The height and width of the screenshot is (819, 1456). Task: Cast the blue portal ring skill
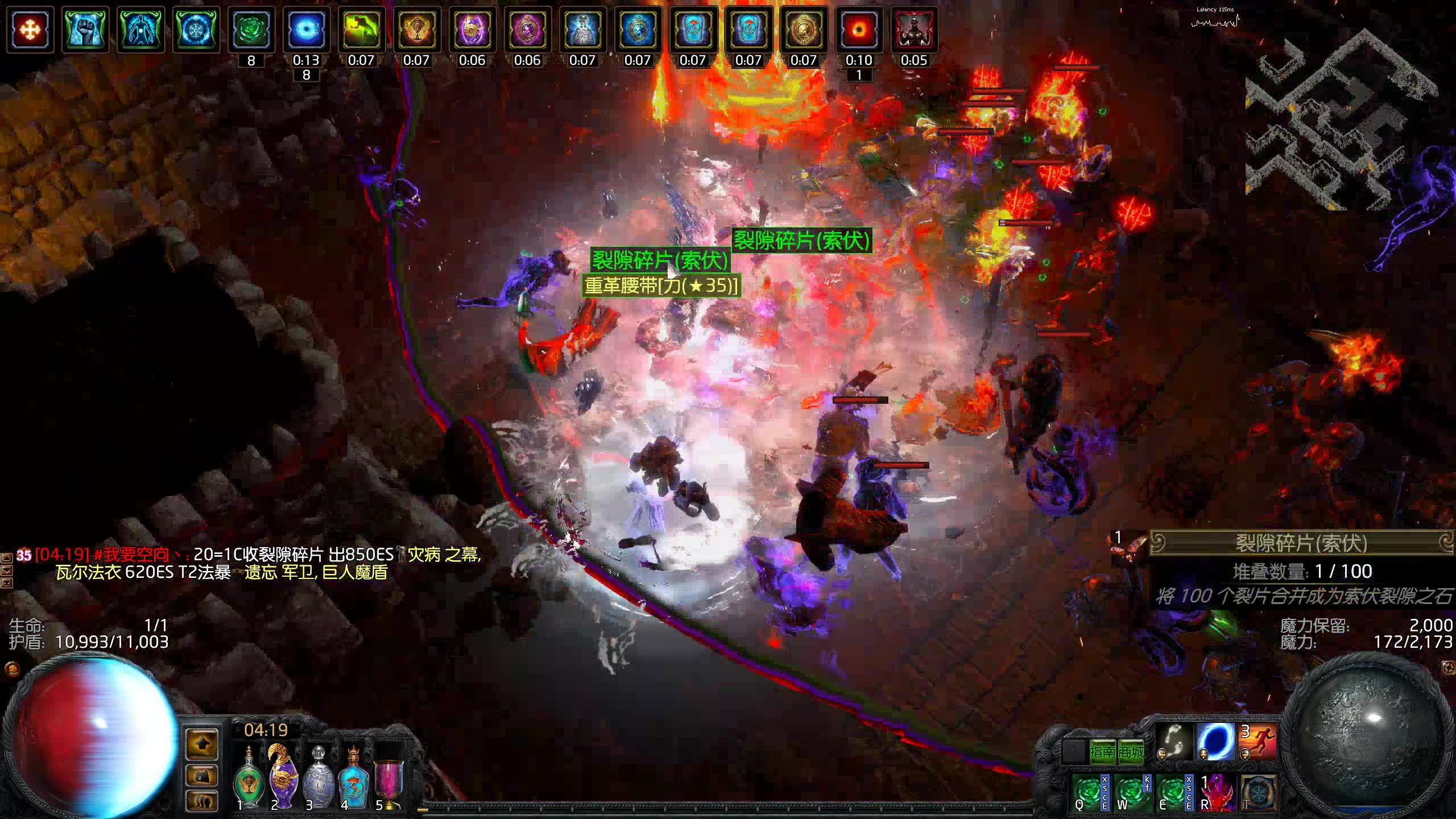click(1215, 741)
